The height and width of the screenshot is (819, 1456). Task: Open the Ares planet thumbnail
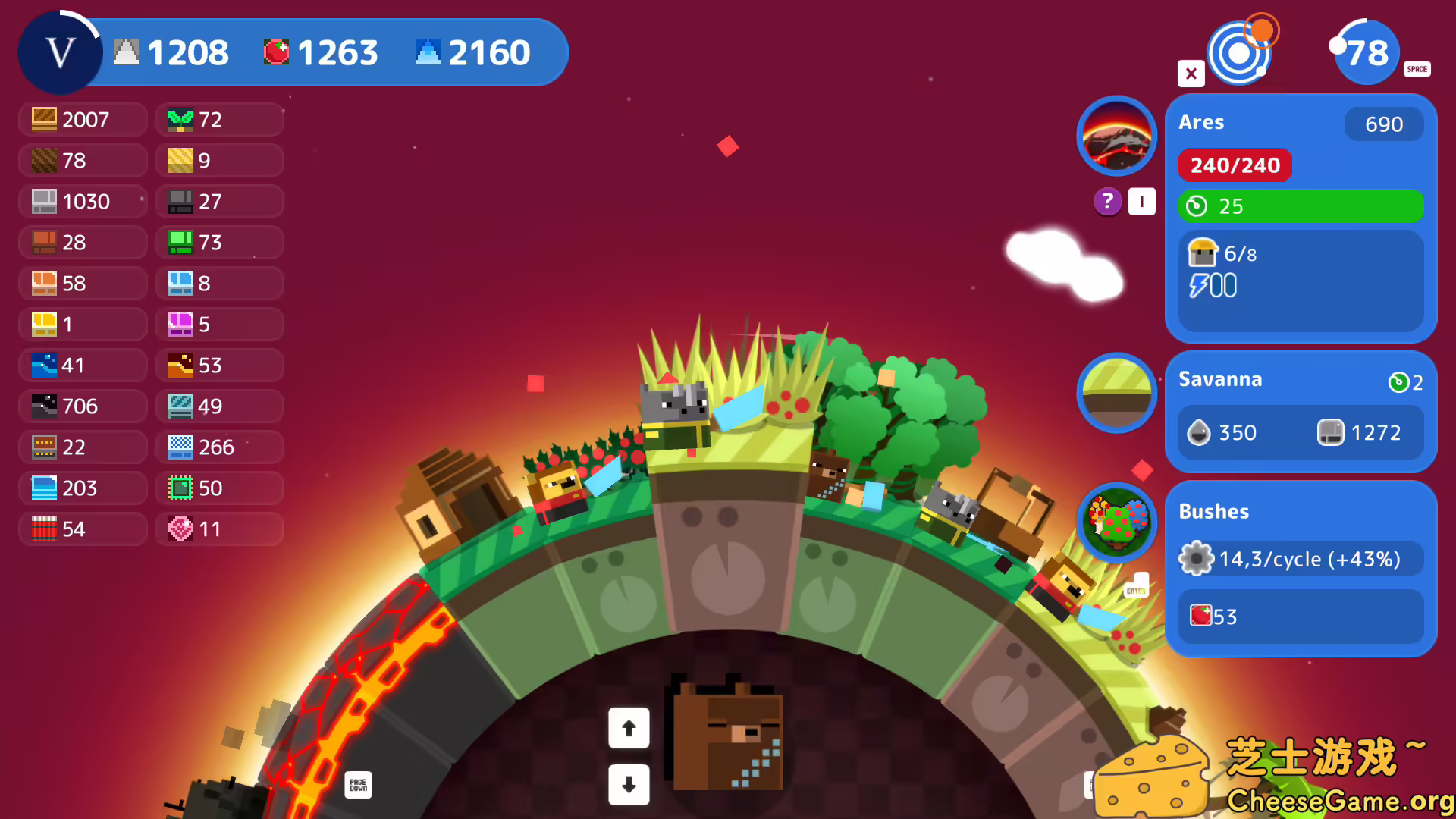tap(1116, 136)
